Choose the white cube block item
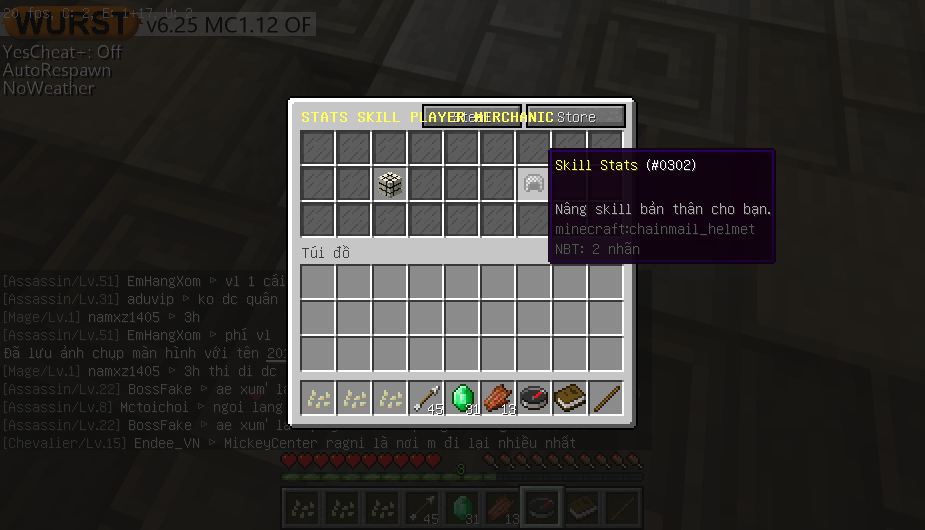 (390, 183)
